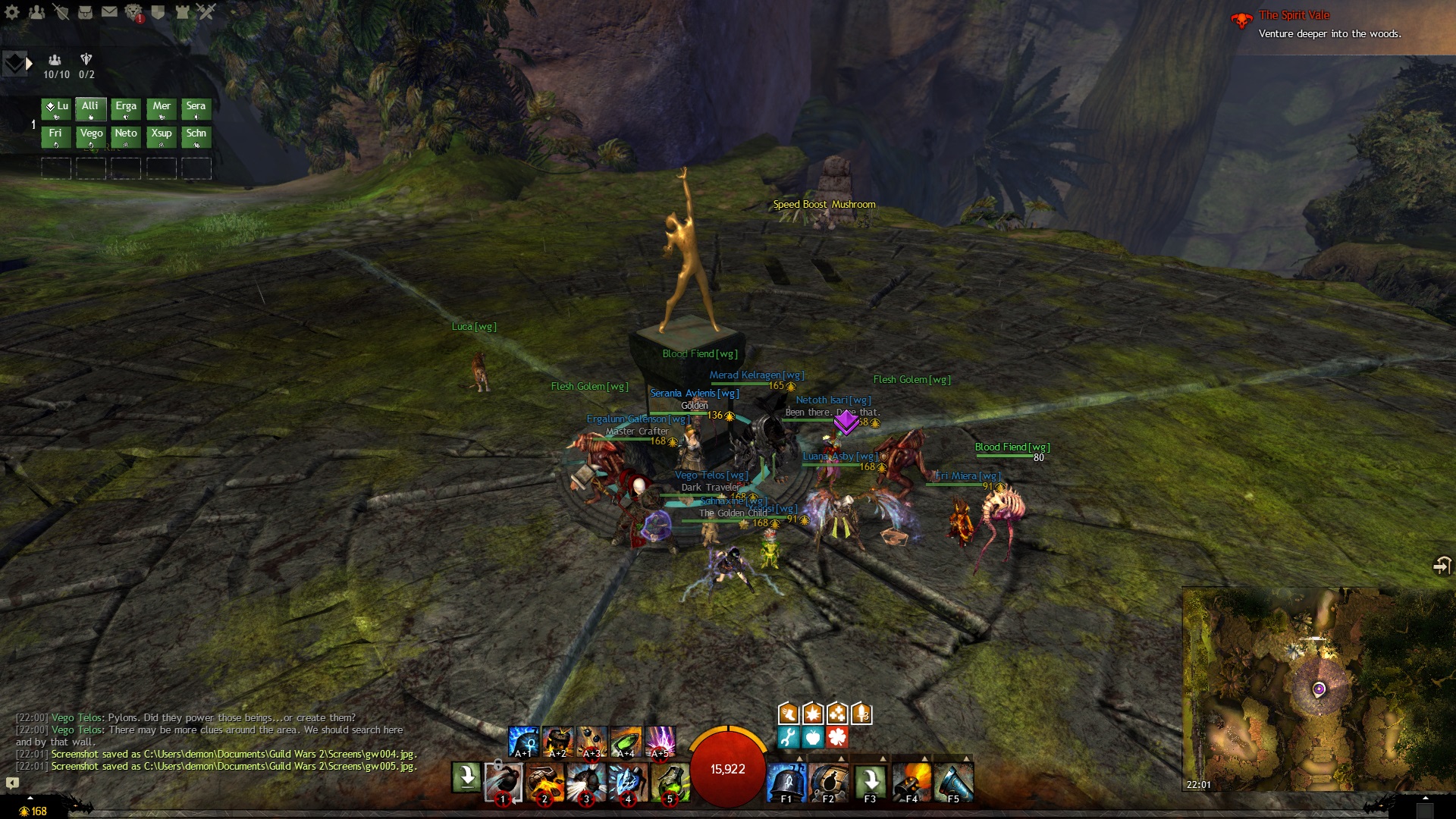Select squad member Schn

pyautogui.click(x=196, y=136)
